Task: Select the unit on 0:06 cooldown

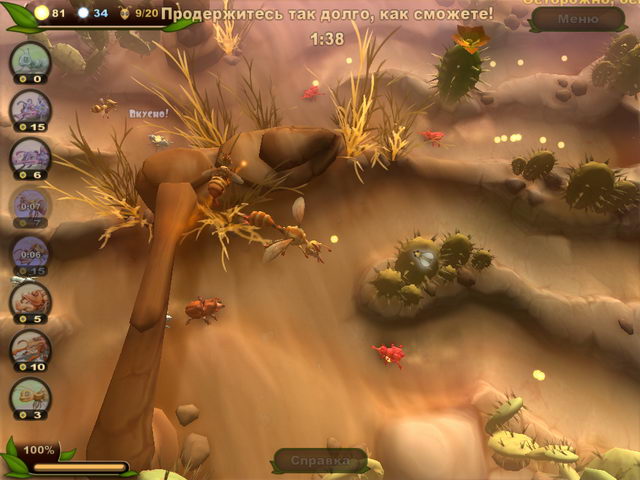Action: click(30, 252)
